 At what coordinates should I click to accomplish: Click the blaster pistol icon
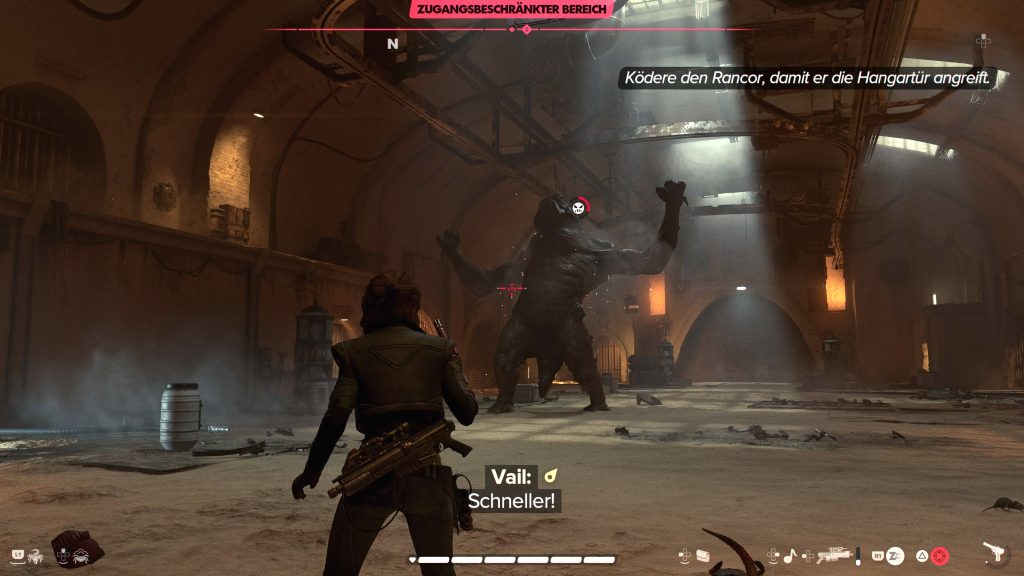point(994,553)
